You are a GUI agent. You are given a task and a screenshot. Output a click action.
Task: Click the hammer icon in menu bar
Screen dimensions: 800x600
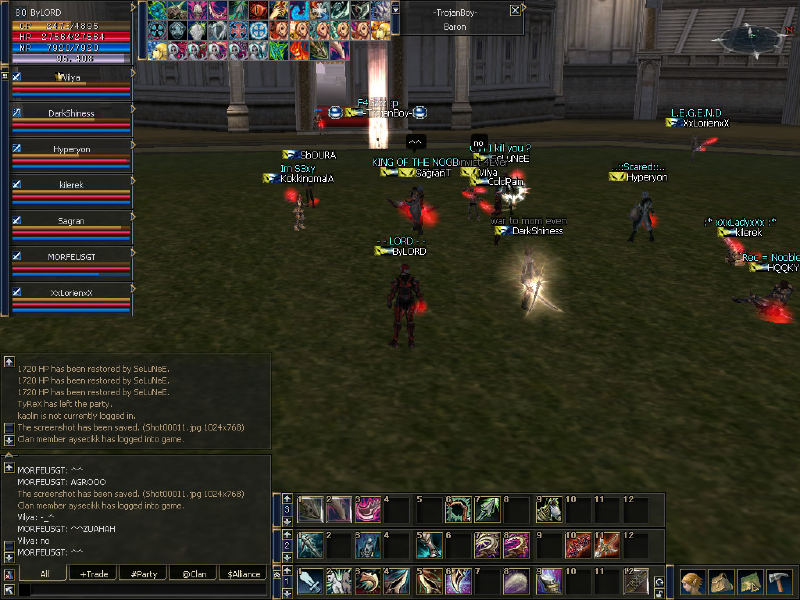[779, 582]
